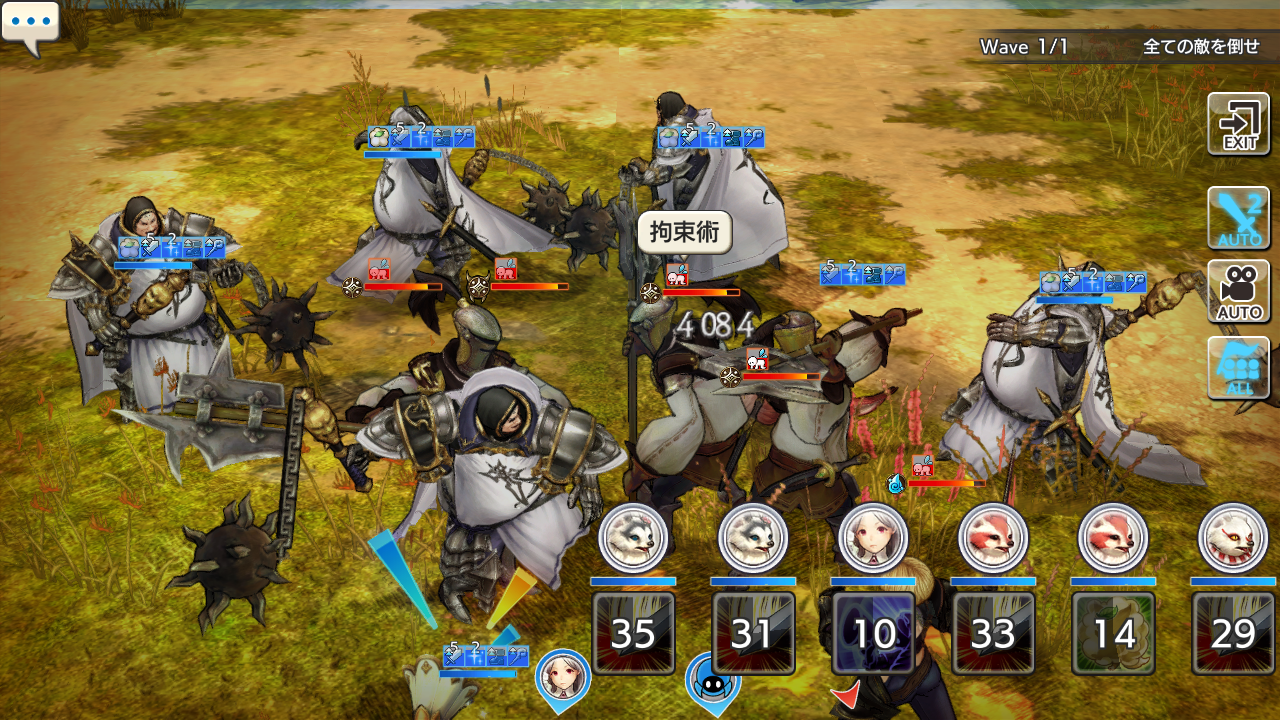Use the skill showing cooldown 33
The image size is (1280, 720).
tap(993, 633)
